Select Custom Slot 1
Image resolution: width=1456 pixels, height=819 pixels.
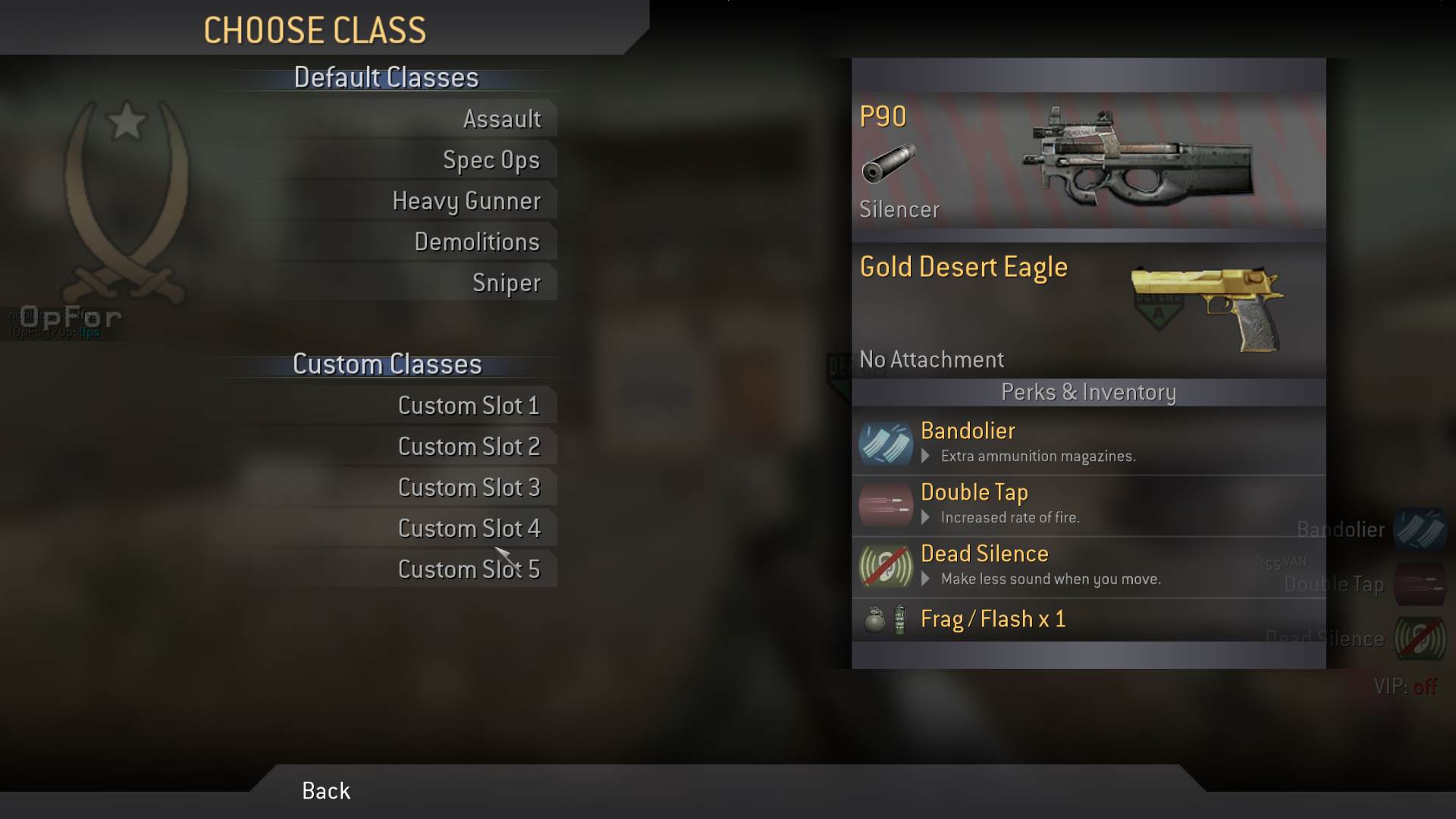pyautogui.click(x=469, y=406)
